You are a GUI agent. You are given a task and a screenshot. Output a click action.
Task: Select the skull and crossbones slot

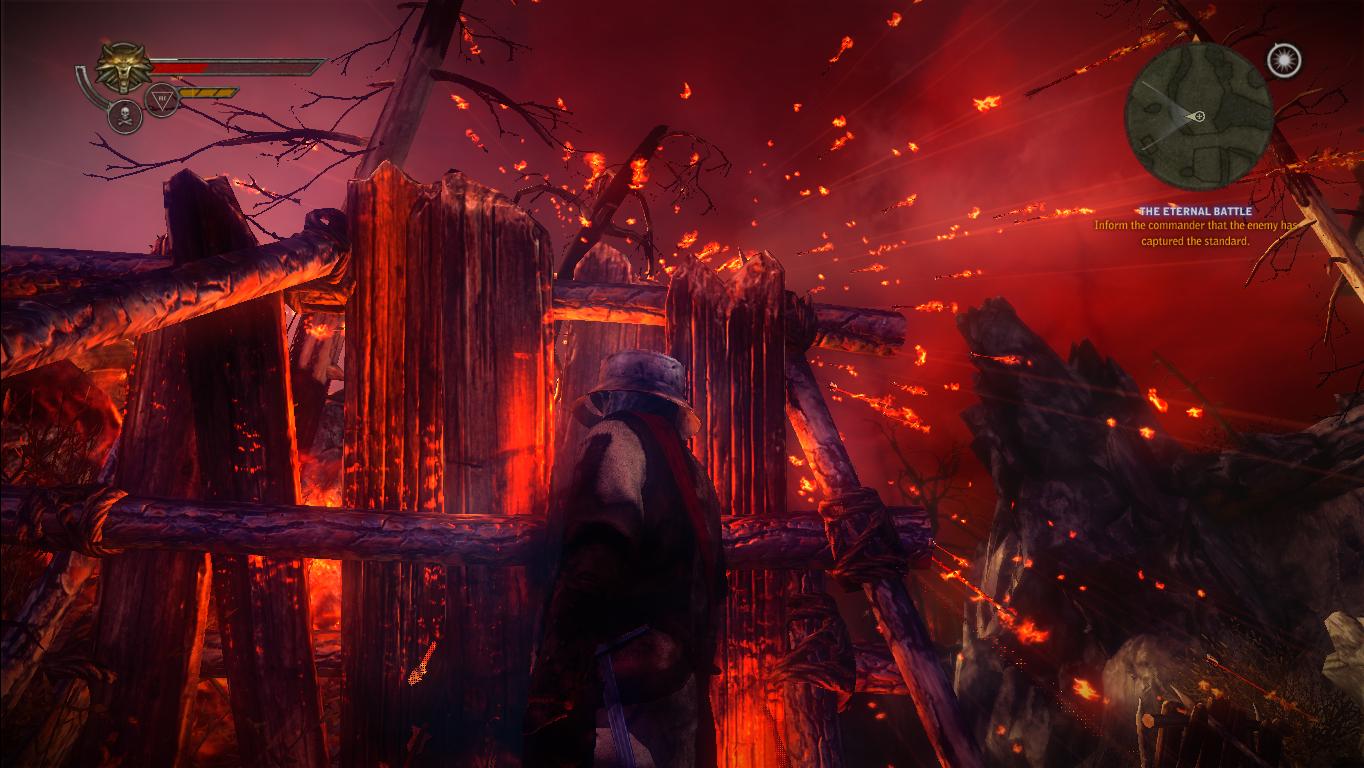pos(125,116)
